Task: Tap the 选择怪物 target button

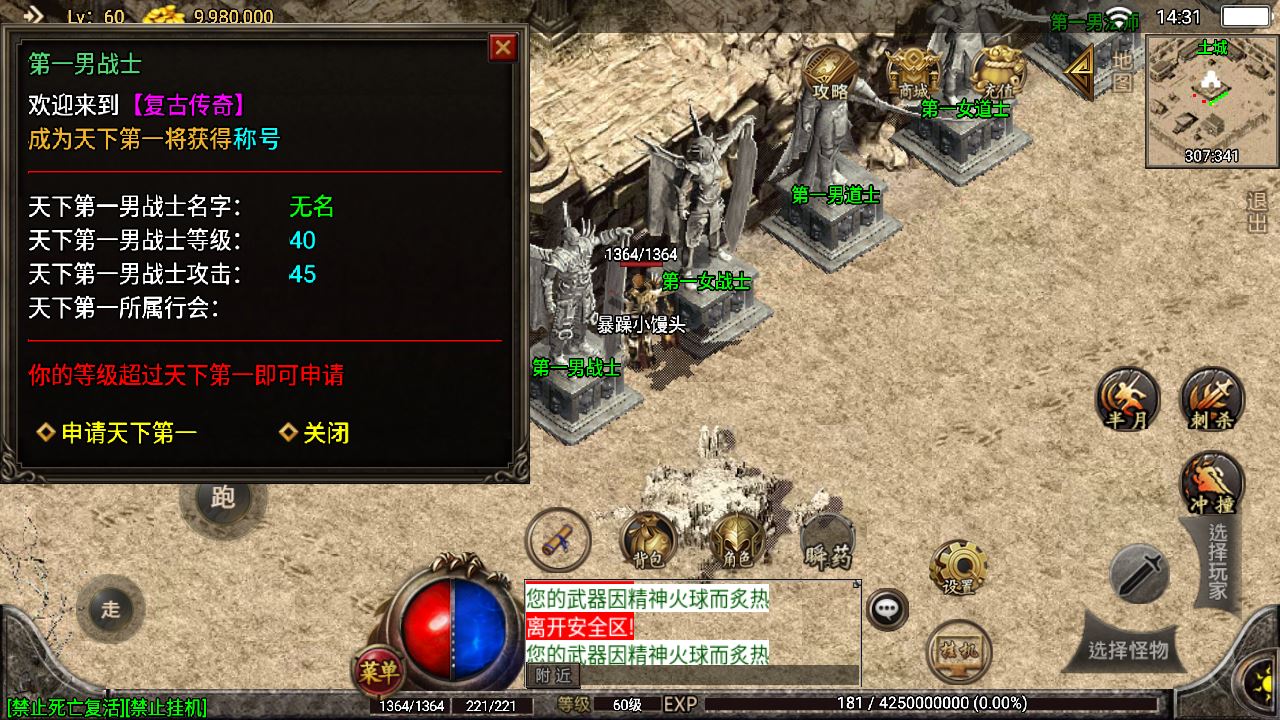Action: click(1128, 651)
